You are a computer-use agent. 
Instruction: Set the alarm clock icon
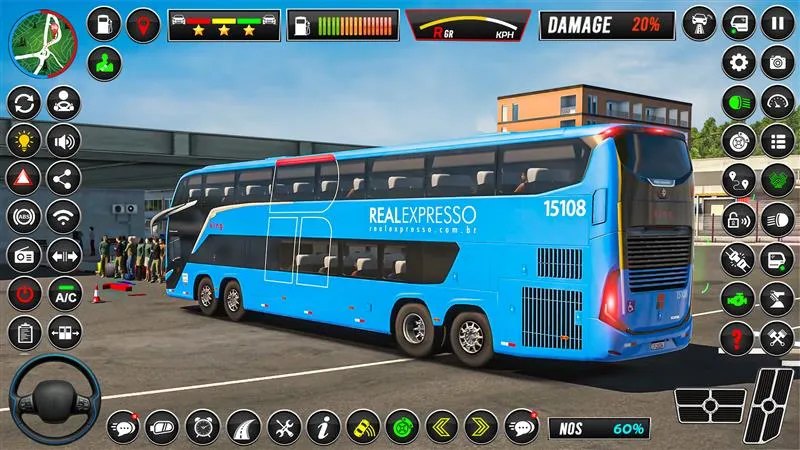pos(202,427)
